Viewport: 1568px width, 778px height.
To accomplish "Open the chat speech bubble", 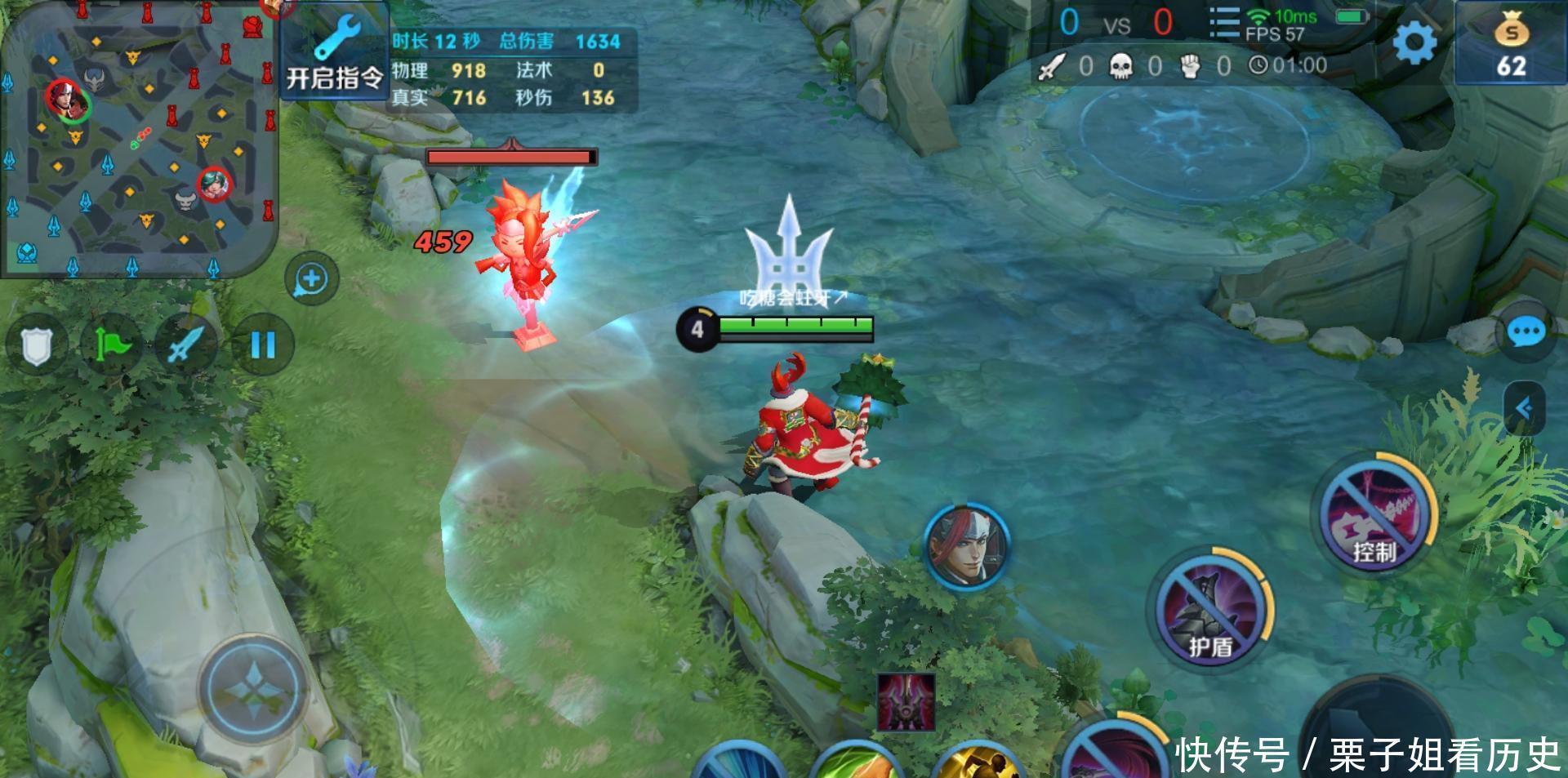I will (1525, 333).
